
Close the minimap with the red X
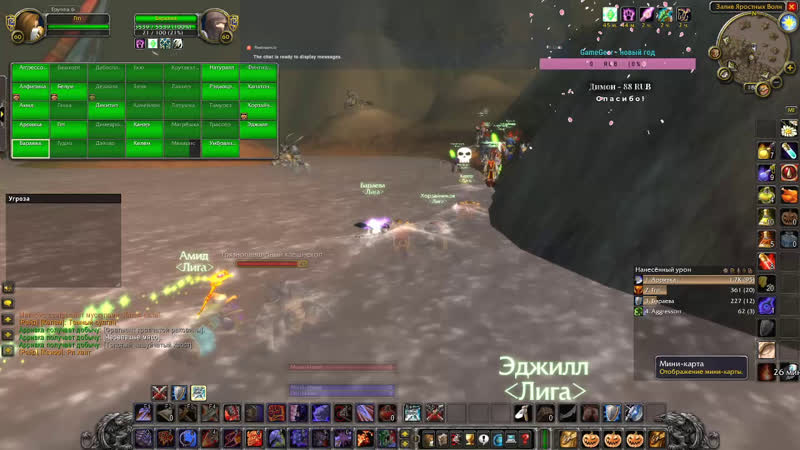click(x=789, y=7)
